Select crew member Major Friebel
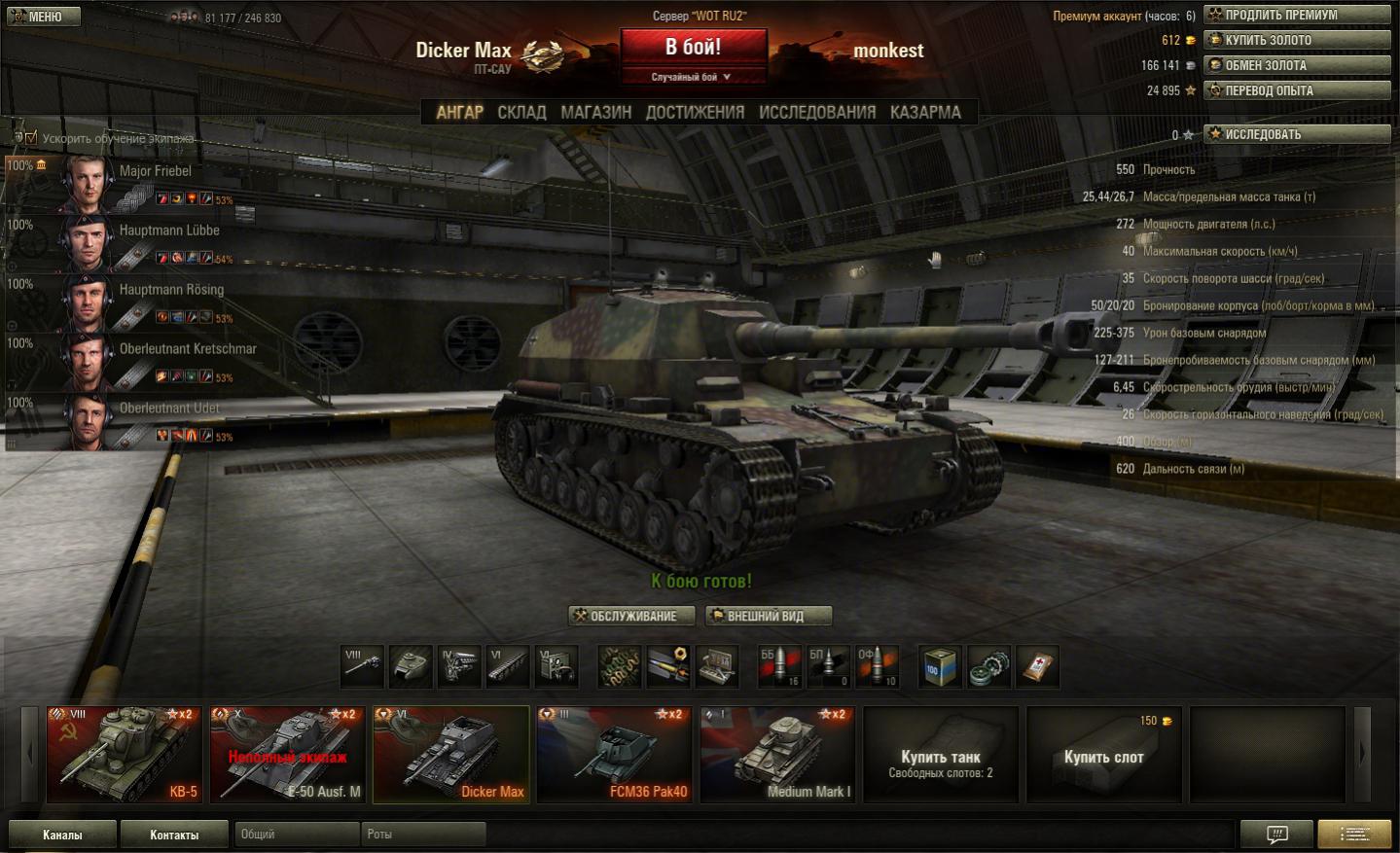1400x853 pixels. click(x=156, y=171)
